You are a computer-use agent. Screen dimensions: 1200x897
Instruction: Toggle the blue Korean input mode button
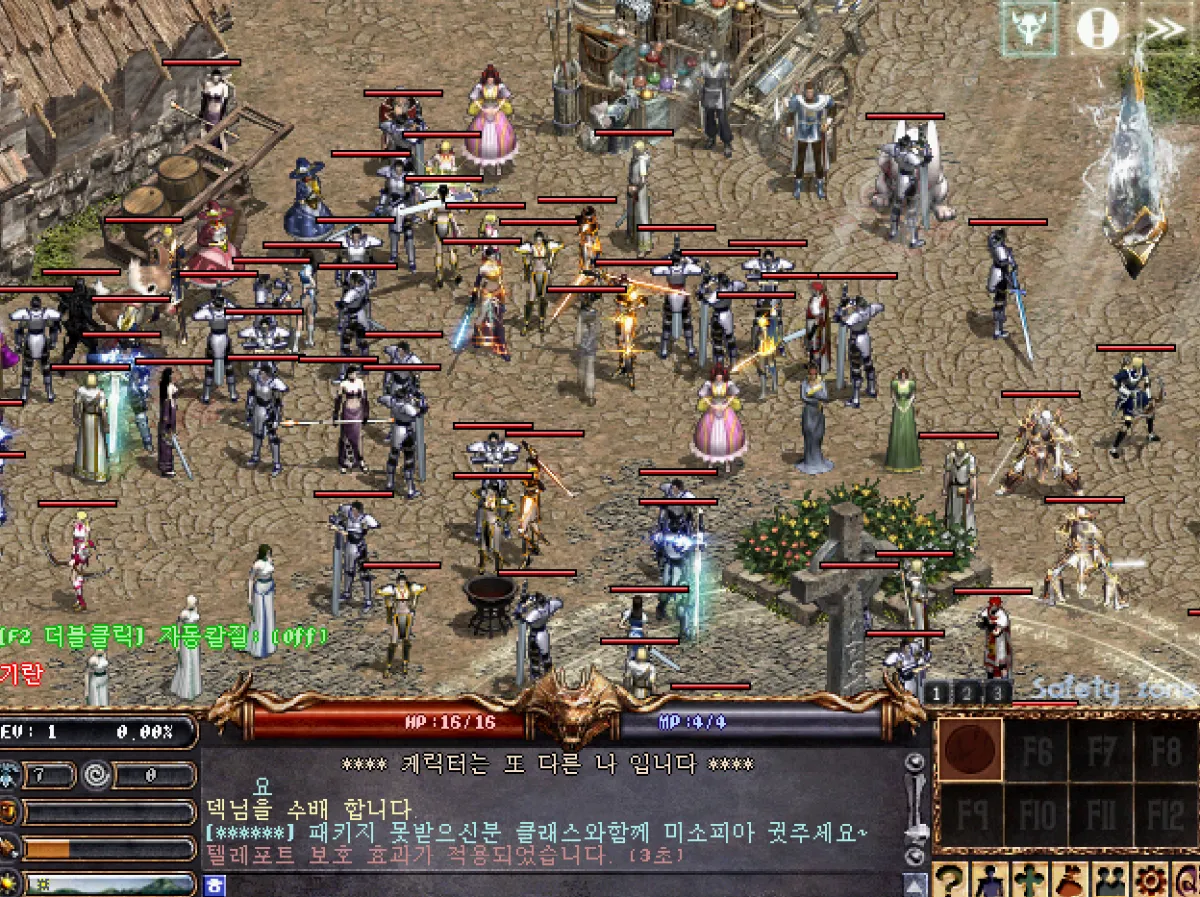coord(215,886)
